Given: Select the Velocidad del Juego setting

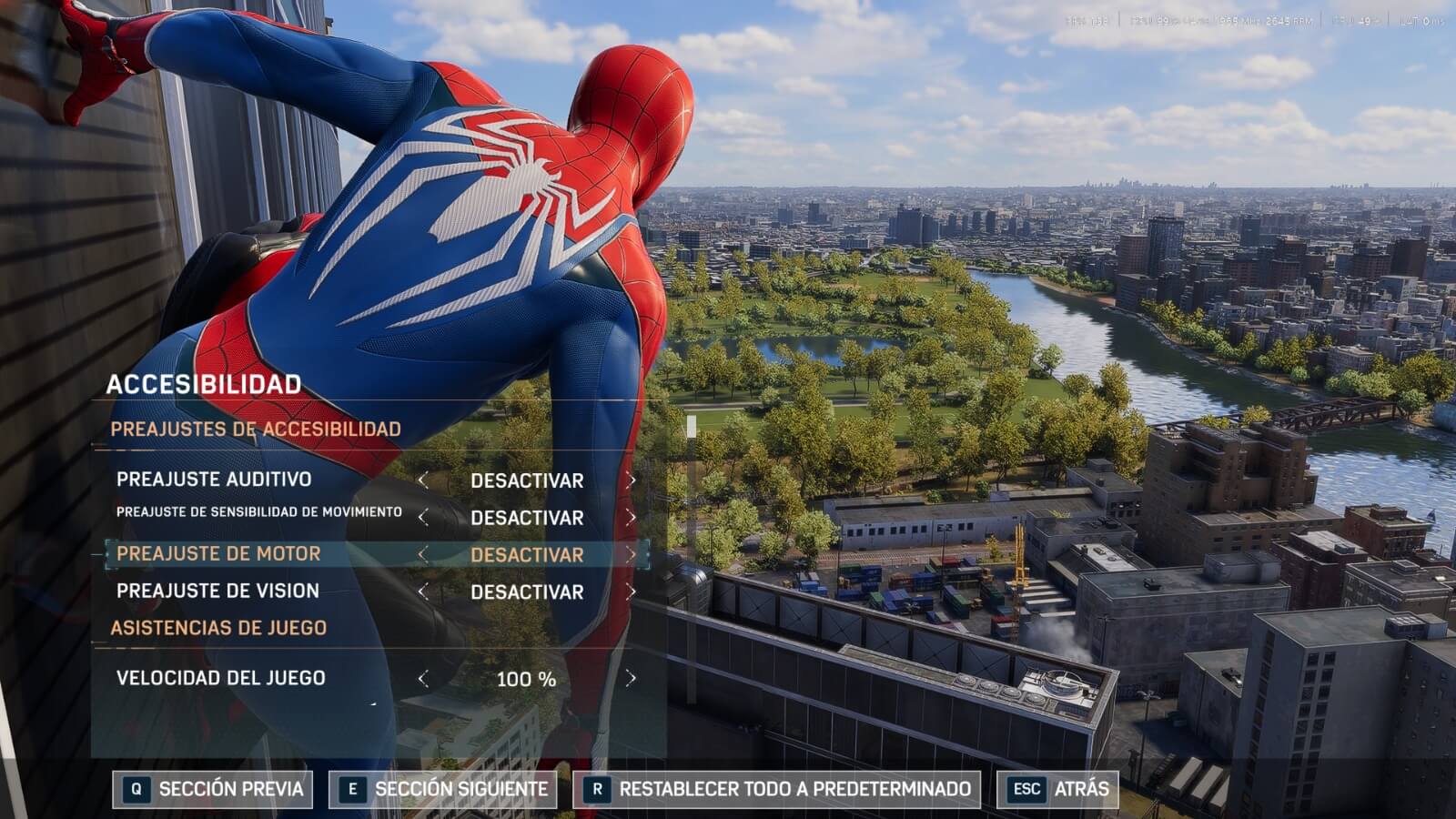Looking at the screenshot, I should click(x=220, y=678).
